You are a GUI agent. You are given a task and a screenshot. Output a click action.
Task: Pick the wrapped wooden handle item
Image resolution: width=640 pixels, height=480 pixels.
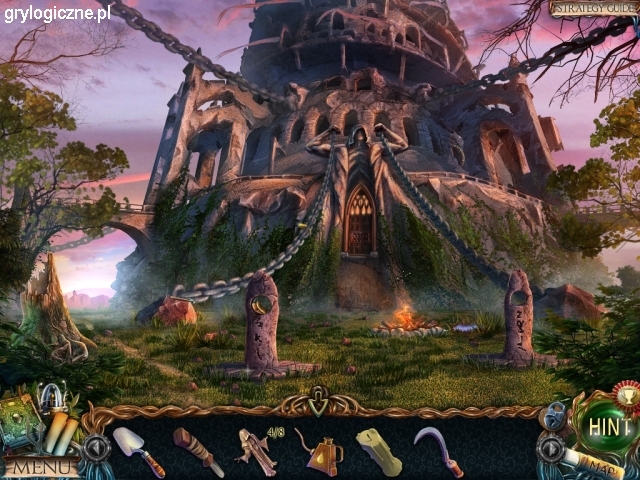tap(197, 450)
